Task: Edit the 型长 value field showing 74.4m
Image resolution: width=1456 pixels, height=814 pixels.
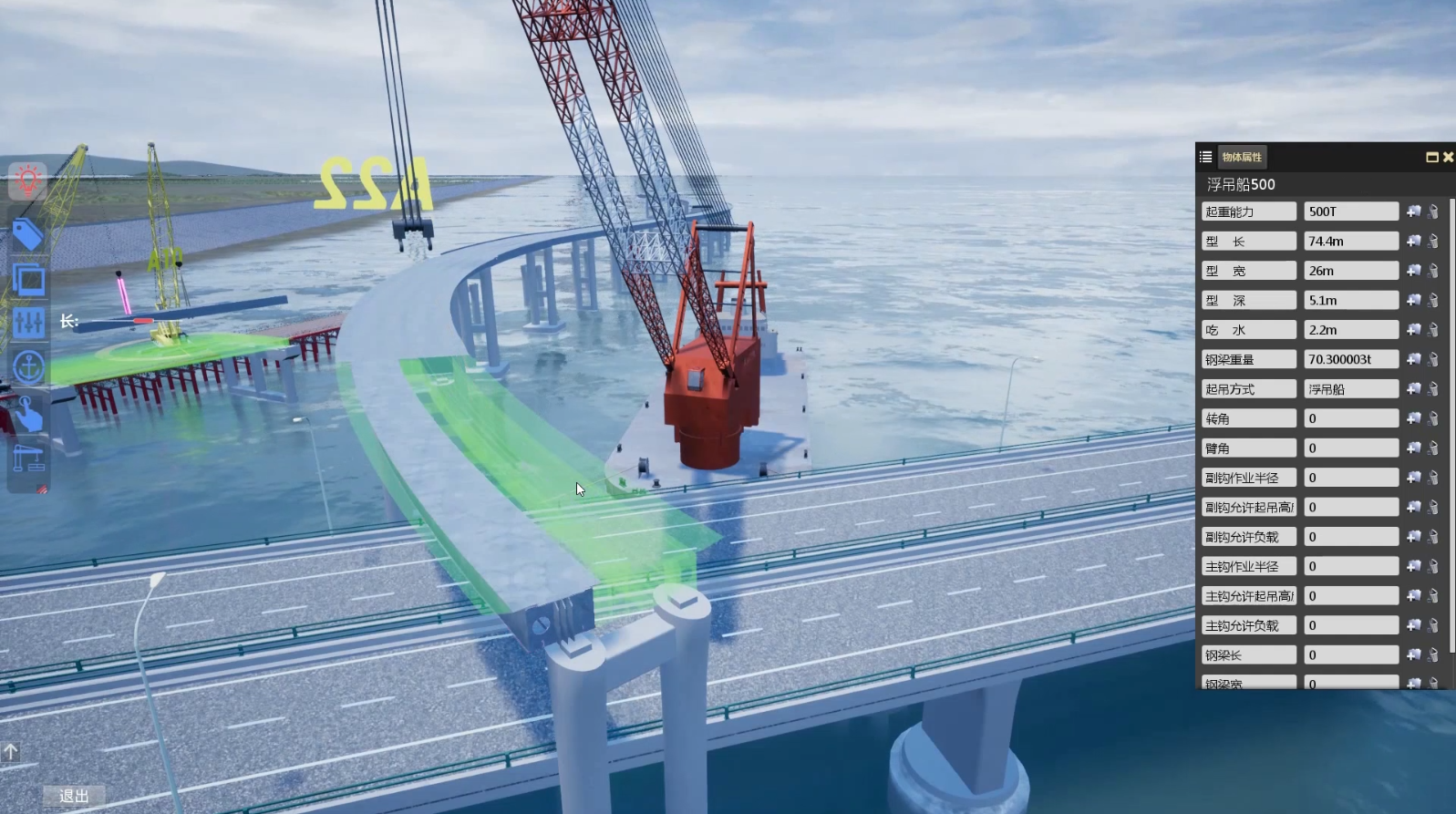Action: coord(1350,242)
